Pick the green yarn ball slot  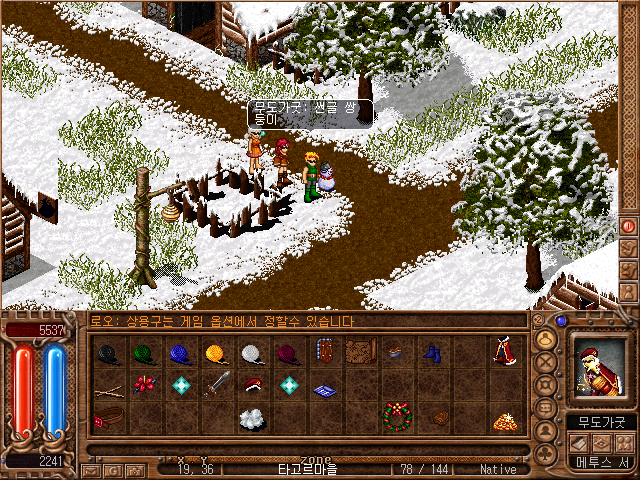(x=143, y=353)
